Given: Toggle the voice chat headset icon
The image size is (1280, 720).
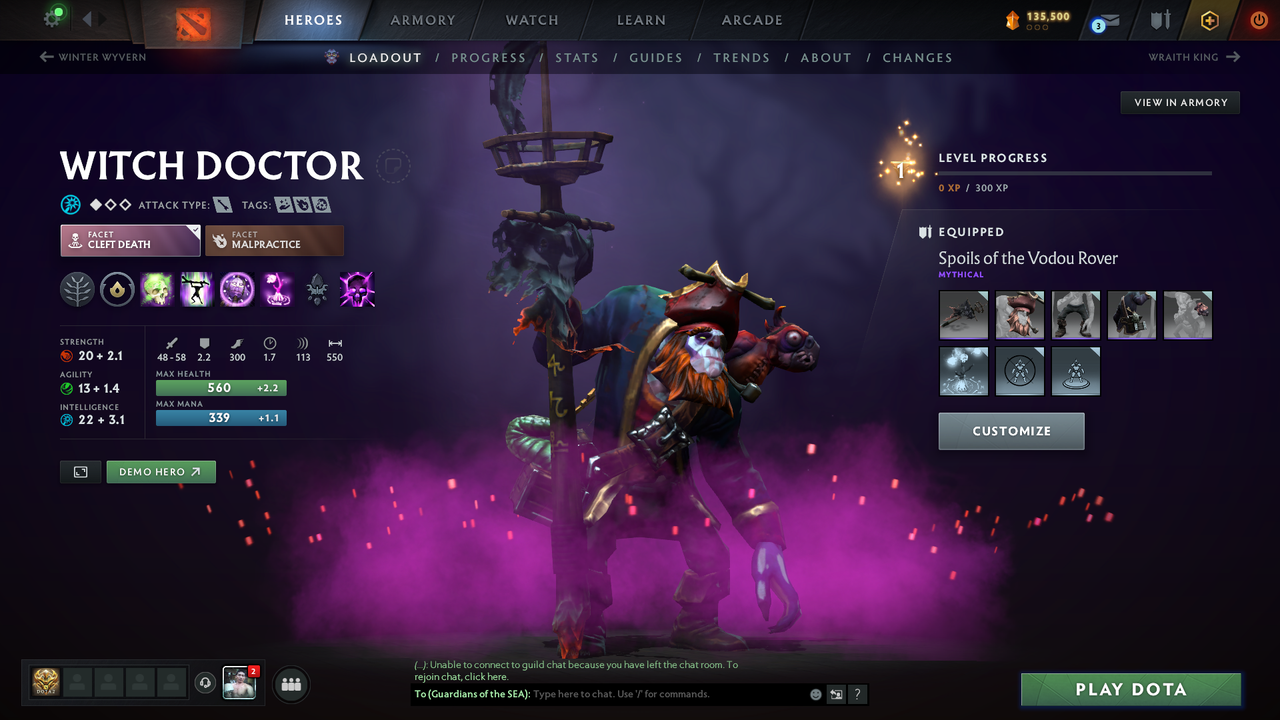Looking at the screenshot, I should click(207, 683).
